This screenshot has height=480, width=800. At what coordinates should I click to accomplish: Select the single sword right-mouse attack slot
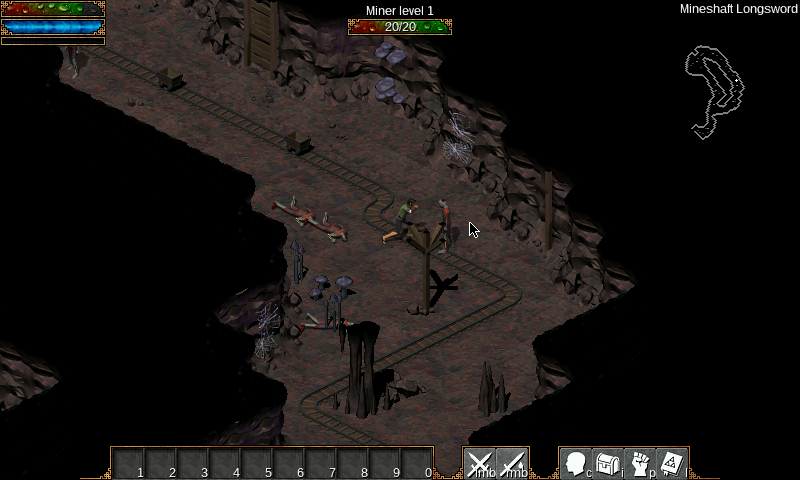click(512, 464)
